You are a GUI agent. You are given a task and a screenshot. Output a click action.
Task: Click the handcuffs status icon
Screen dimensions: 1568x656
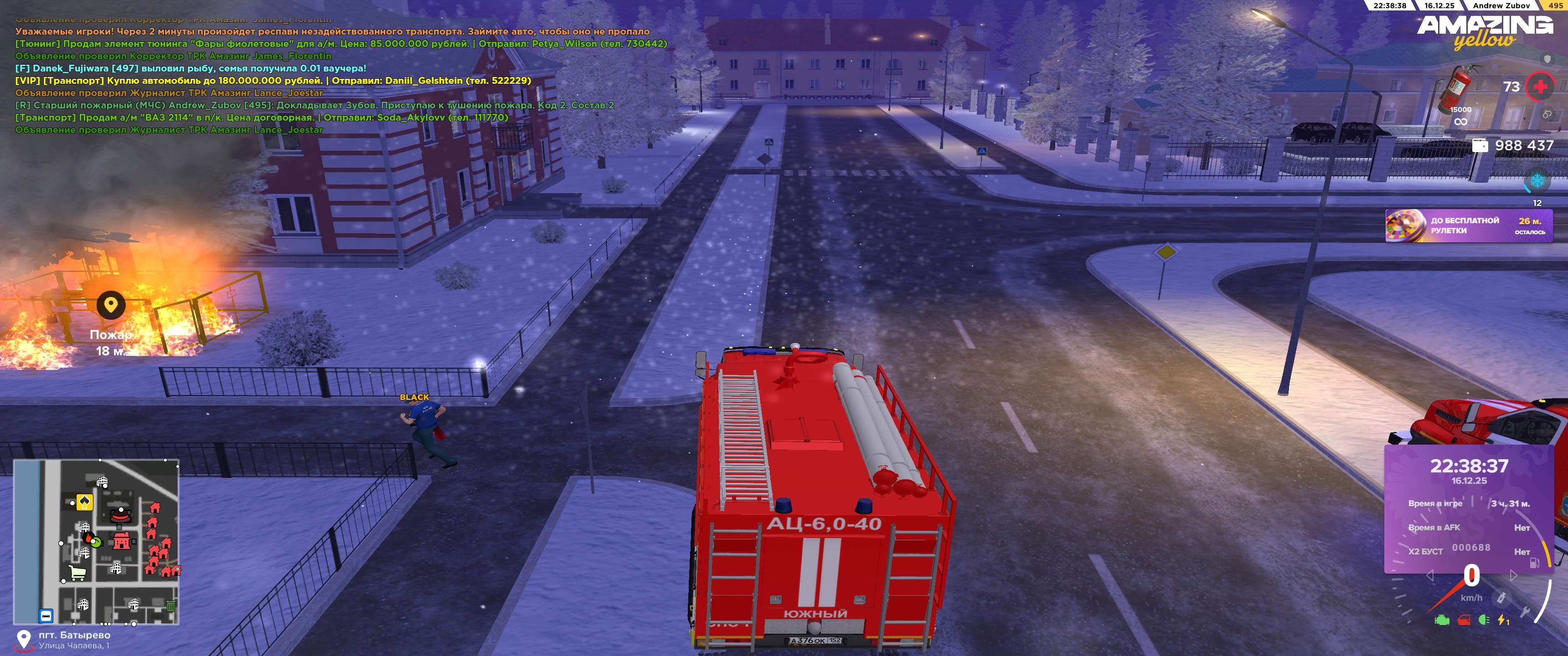point(1547,114)
